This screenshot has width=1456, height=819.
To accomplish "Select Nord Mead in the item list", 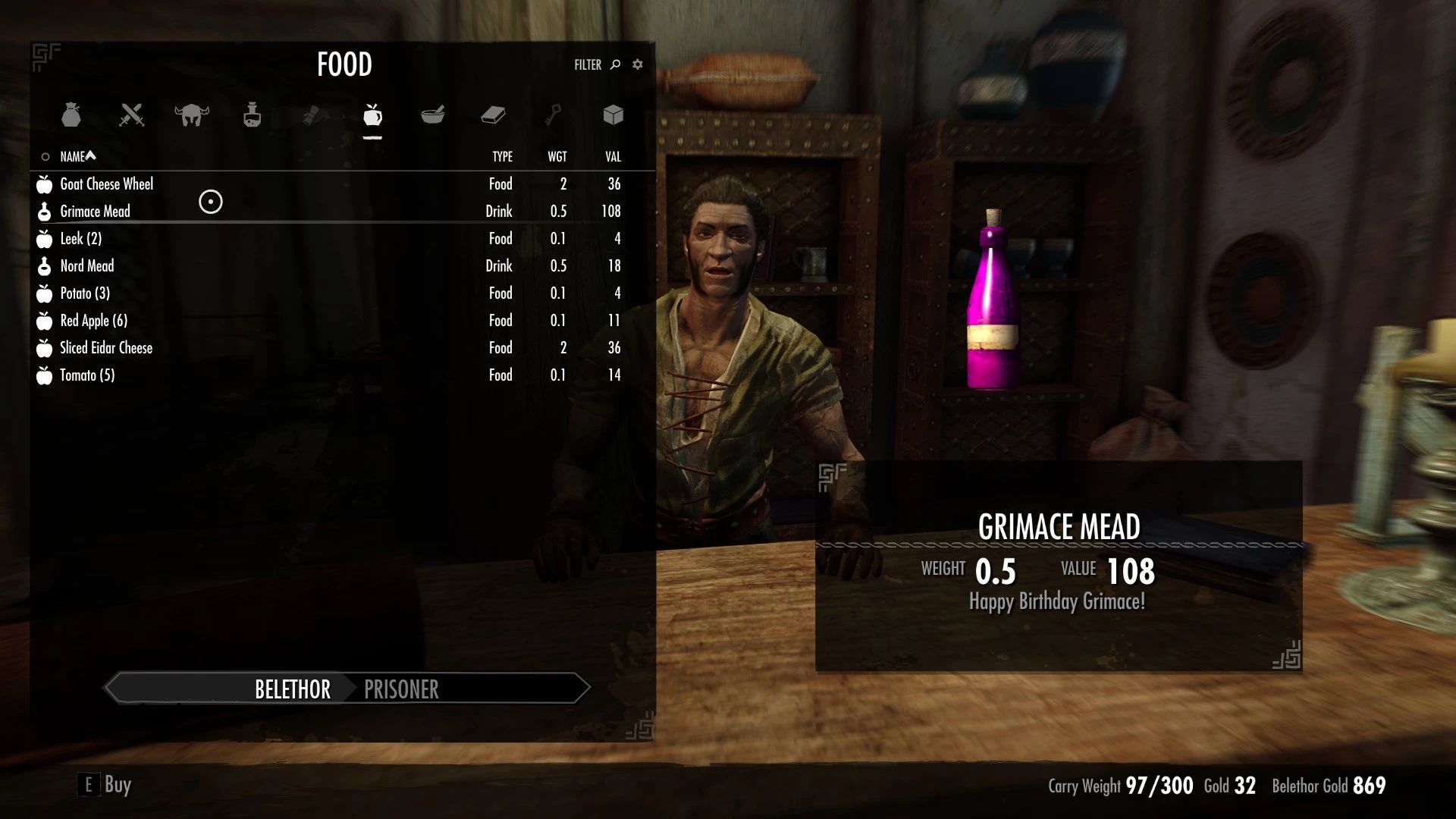I will [87, 265].
